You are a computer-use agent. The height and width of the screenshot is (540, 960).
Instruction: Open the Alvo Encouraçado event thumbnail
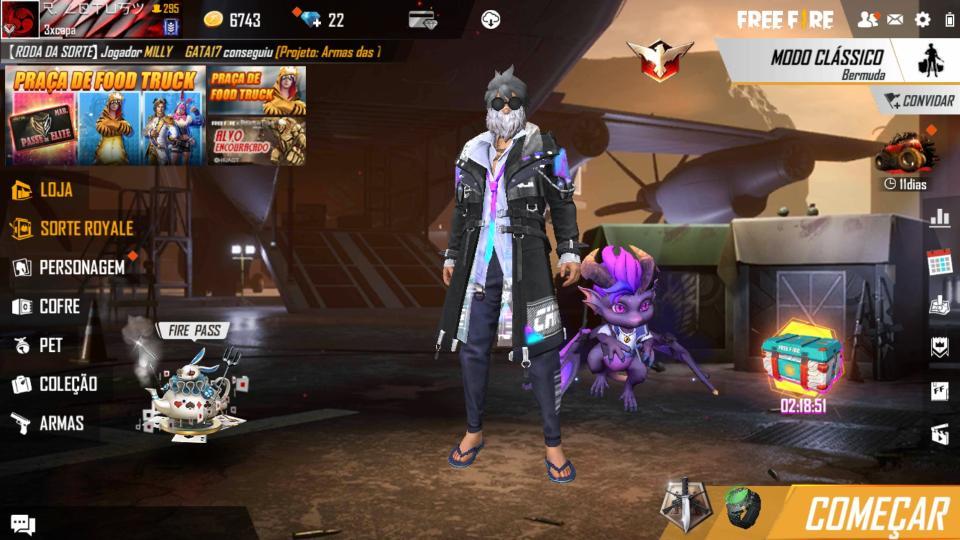[257, 140]
